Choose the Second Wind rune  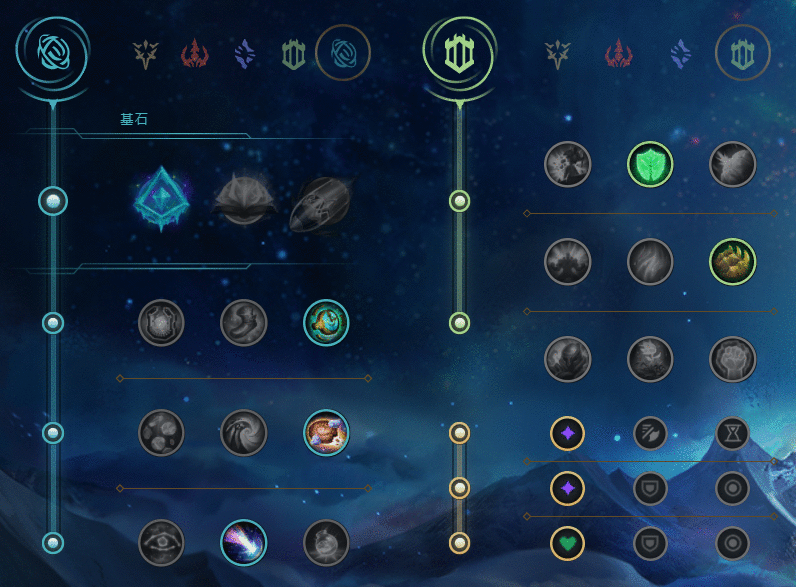tap(650, 263)
